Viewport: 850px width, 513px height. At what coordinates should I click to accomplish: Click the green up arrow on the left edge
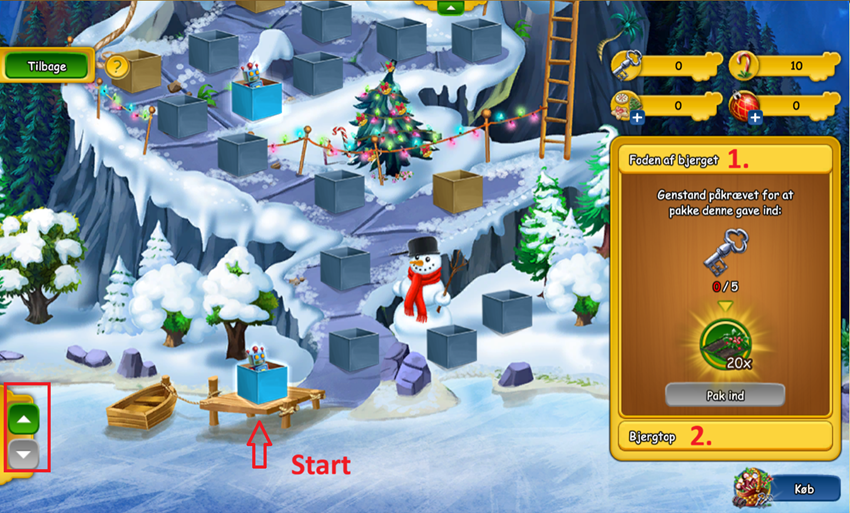click(x=25, y=421)
